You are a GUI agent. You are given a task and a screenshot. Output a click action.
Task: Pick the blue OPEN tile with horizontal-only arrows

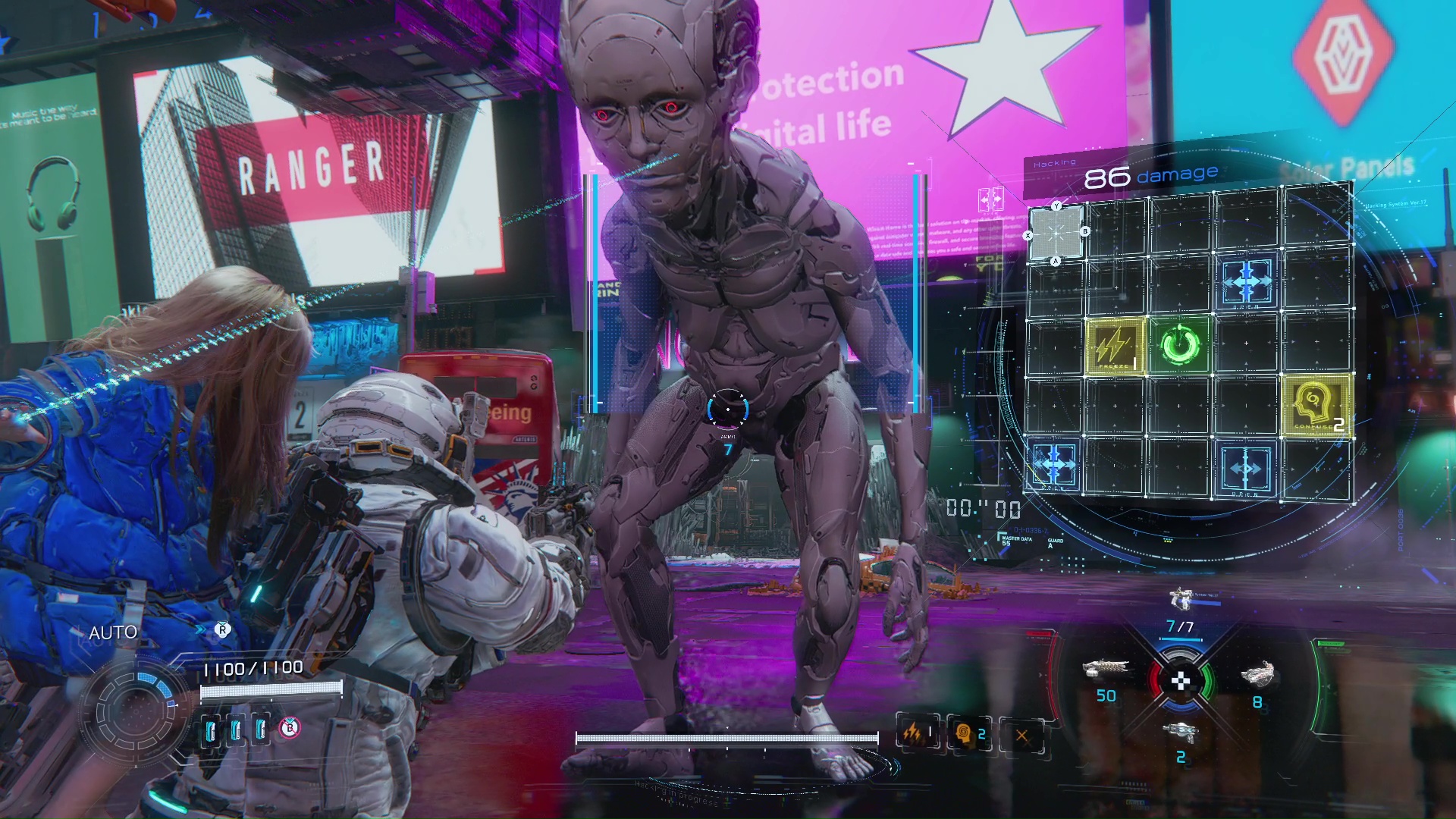[1244, 468]
